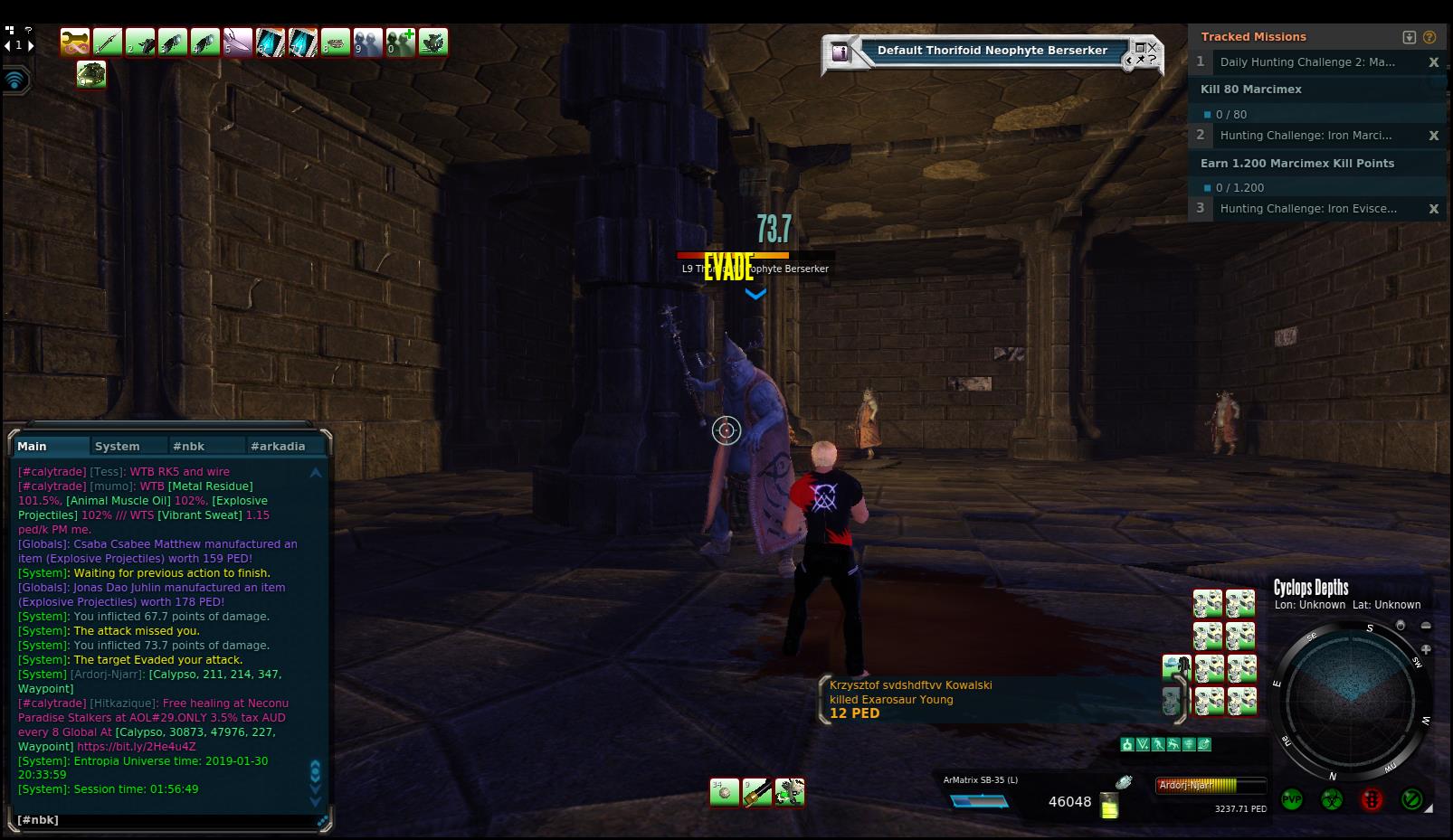Click the red traffic light icon
1453x840 pixels.
[x=1372, y=799]
